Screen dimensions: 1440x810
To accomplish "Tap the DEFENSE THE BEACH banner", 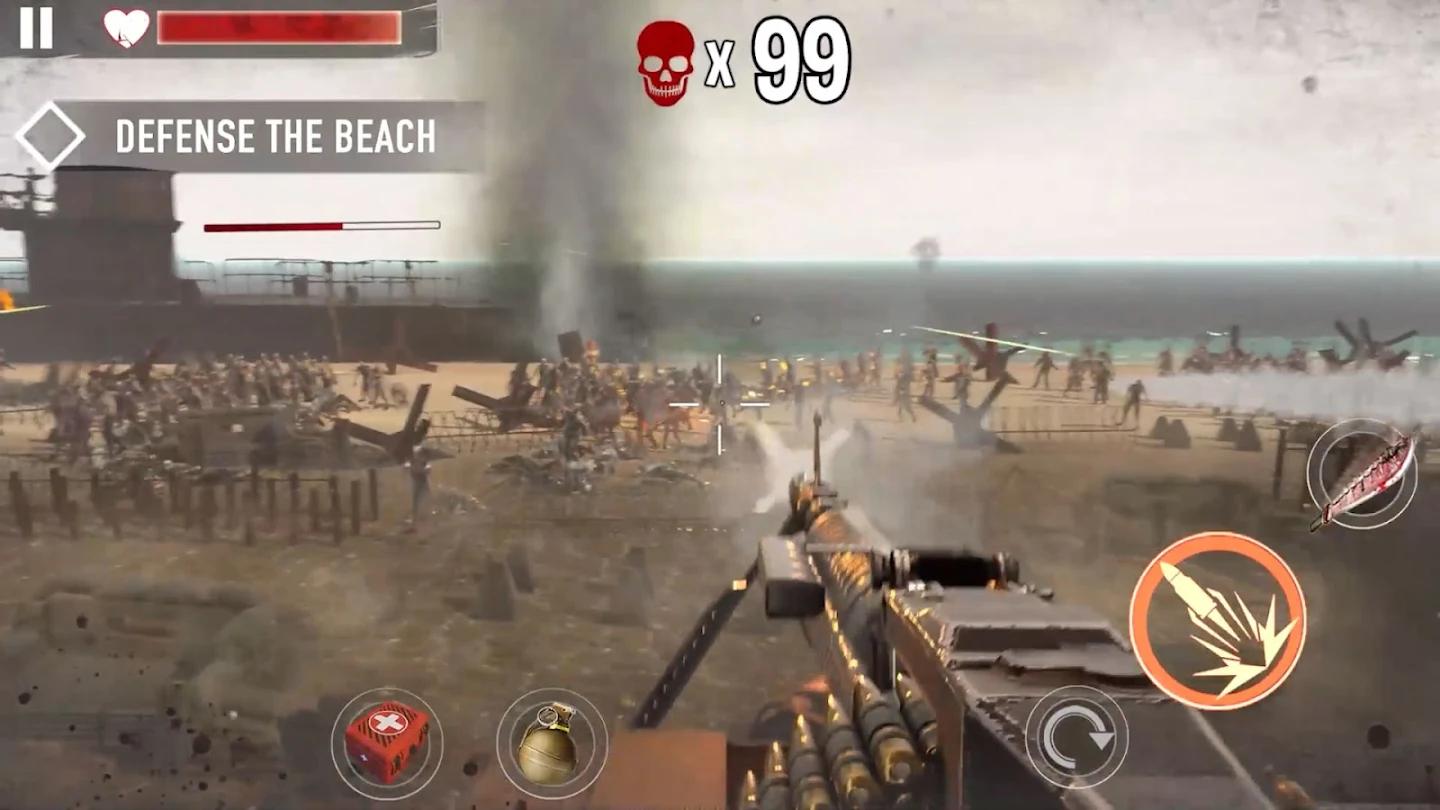I will [x=277, y=135].
